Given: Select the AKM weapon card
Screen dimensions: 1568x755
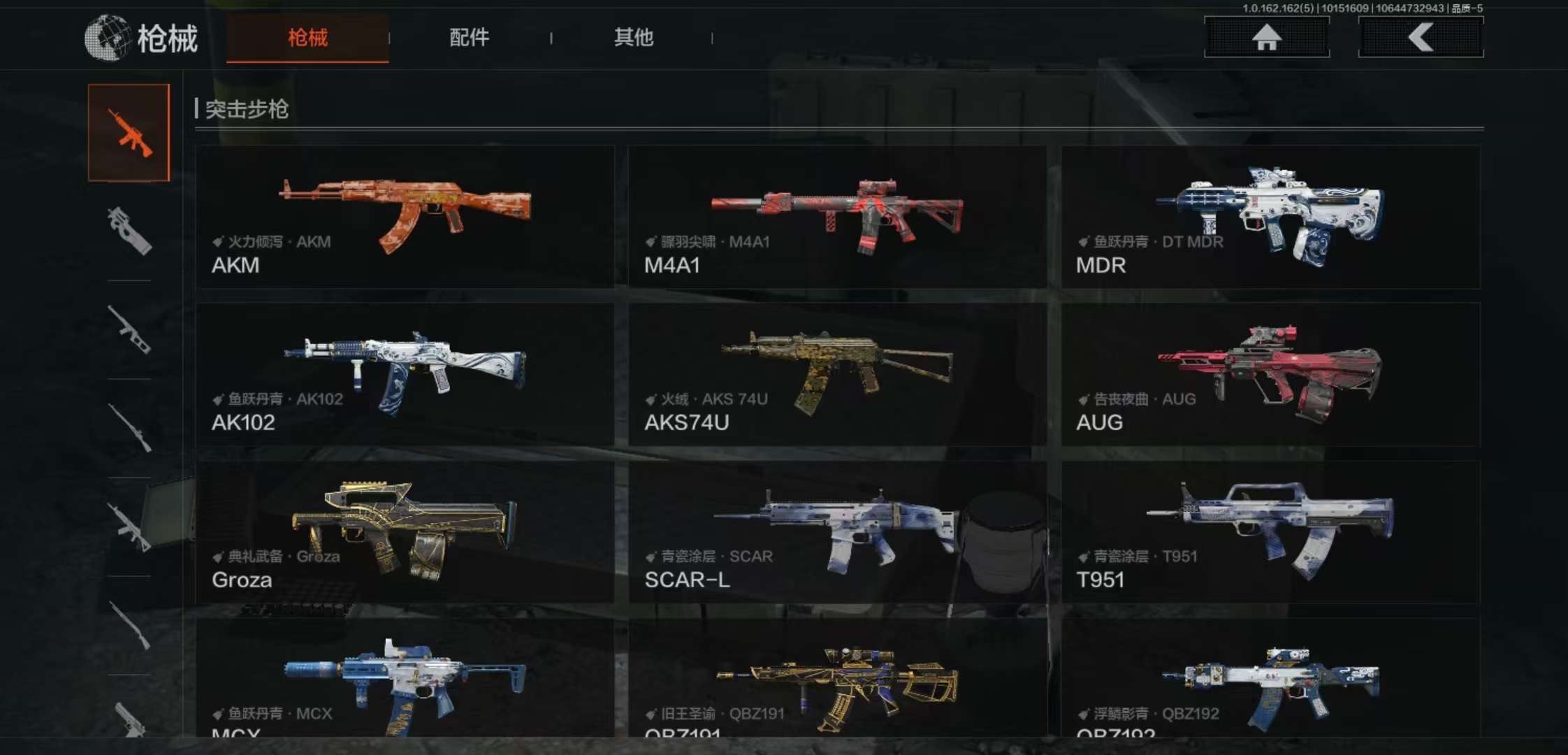Looking at the screenshot, I should (405, 217).
